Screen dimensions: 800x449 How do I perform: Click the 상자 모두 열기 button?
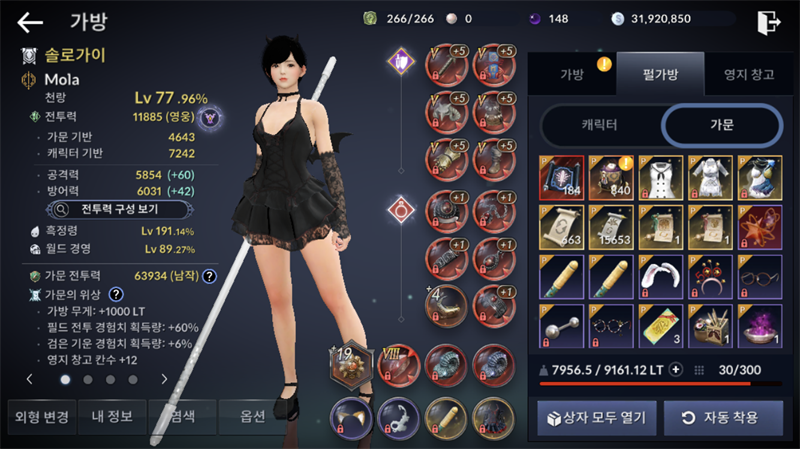pyautogui.click(x=592, y=417)
